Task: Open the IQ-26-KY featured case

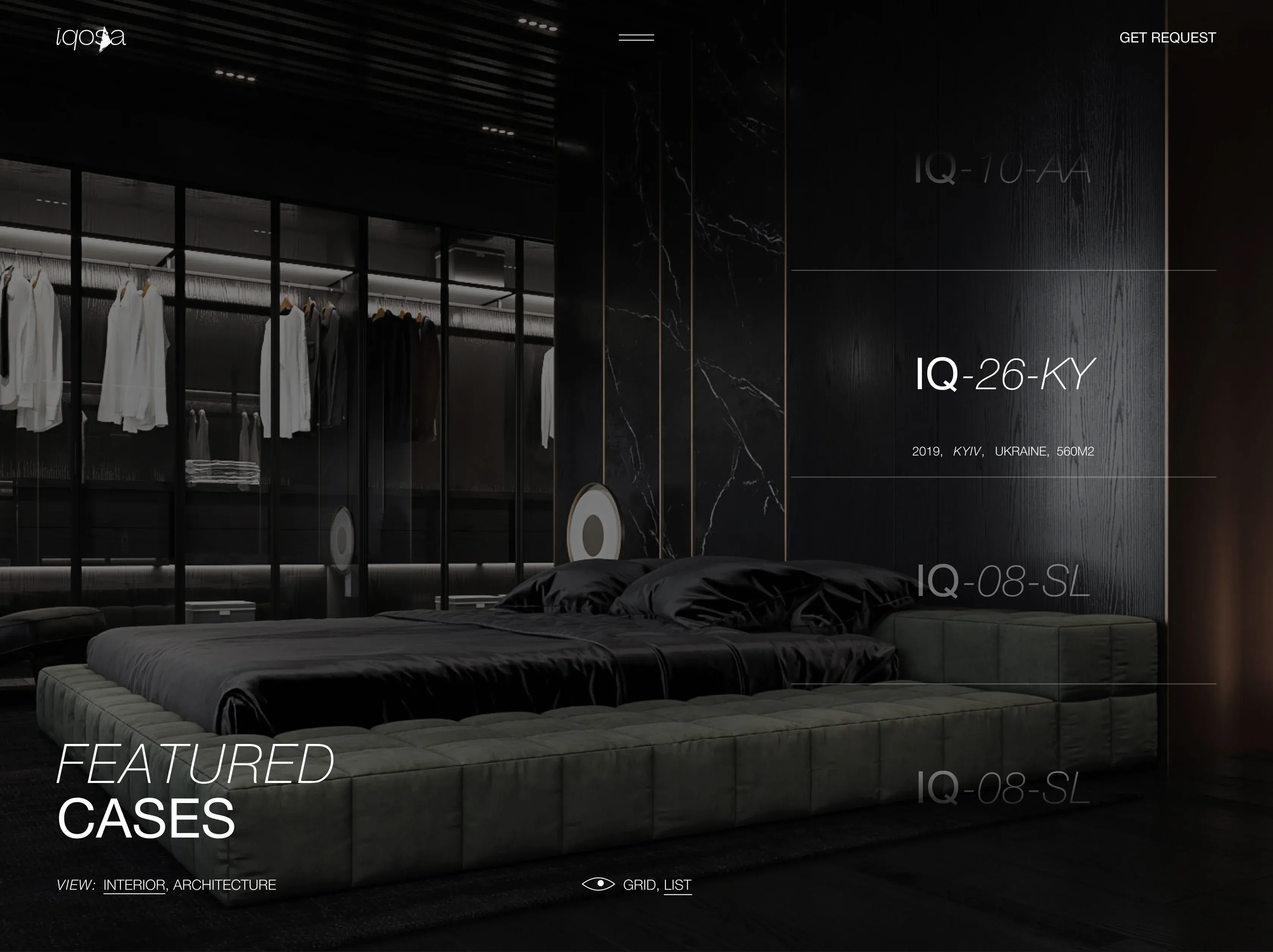Action: tap(1004, 374)
